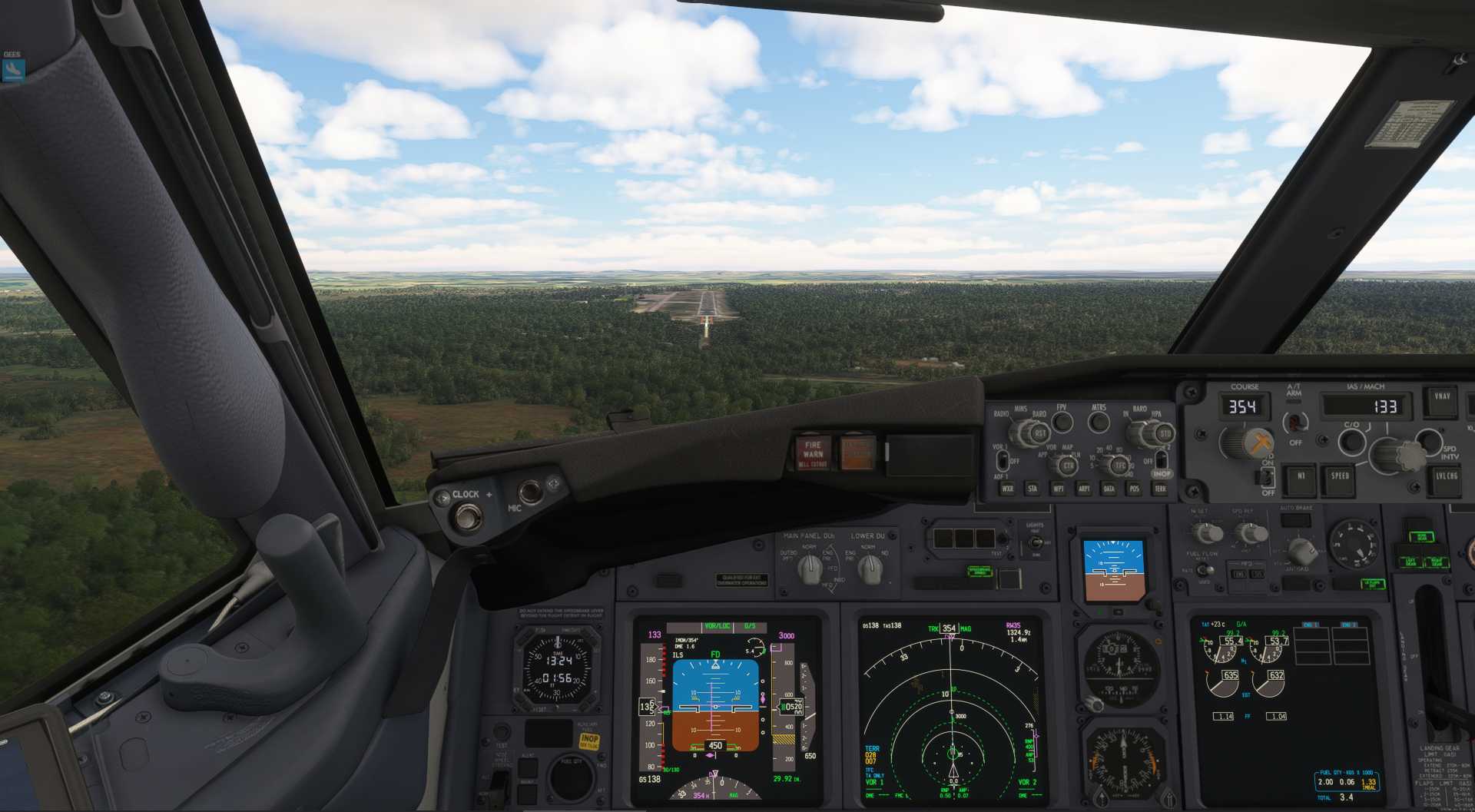Turn on TERR terrain display
Viewport: 1475px width, 812px height.
click(1160, 489)
